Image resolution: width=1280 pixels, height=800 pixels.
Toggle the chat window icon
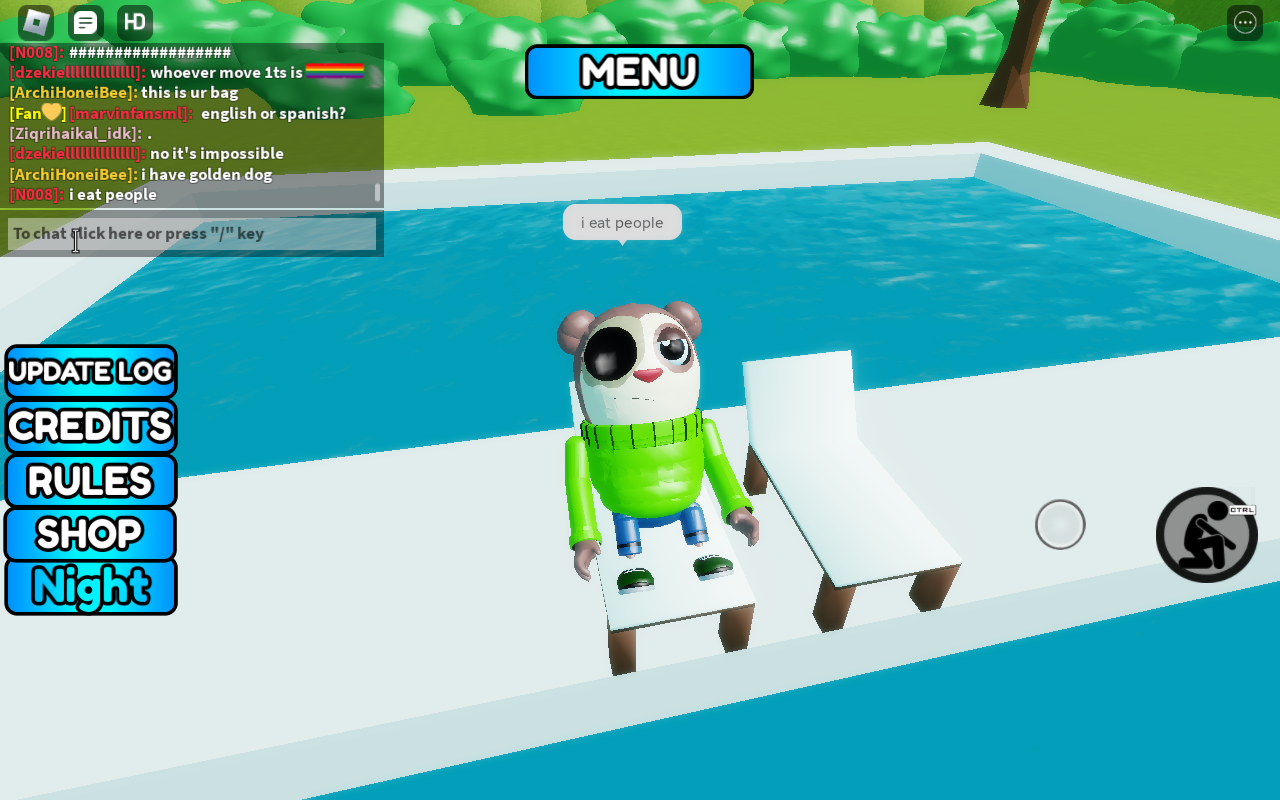(86, 22)
